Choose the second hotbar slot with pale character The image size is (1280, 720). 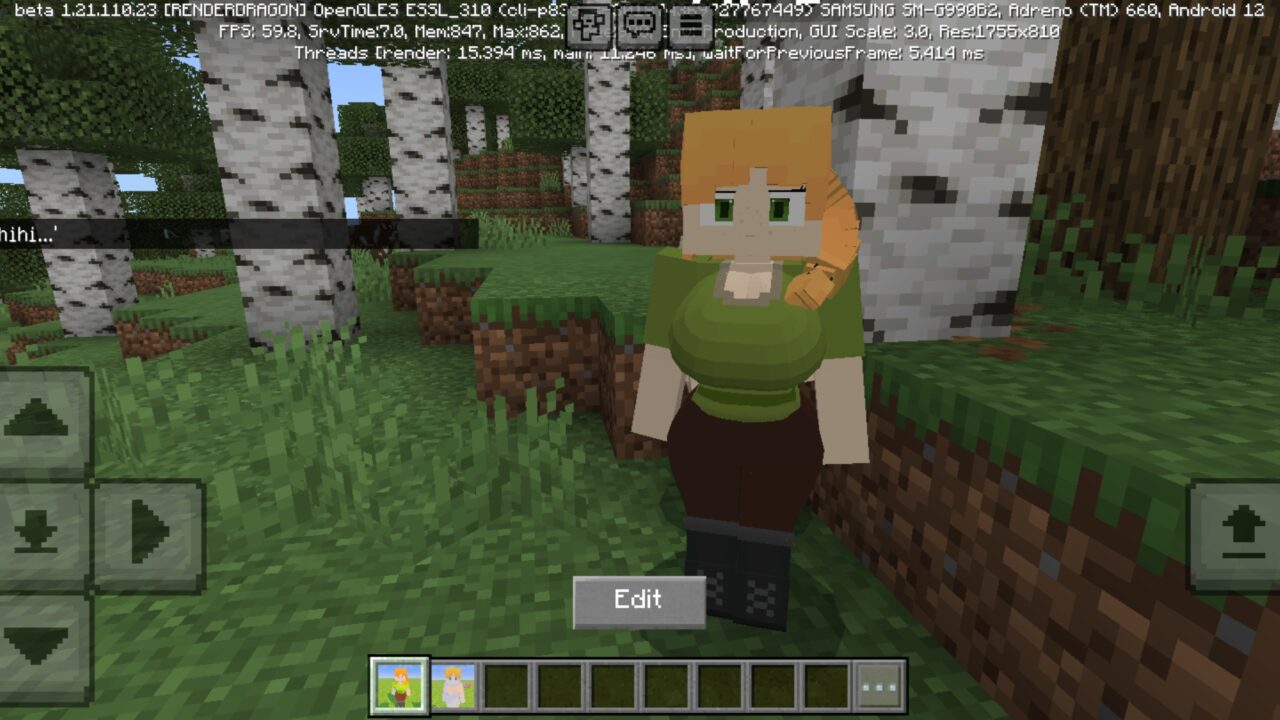(x=453, y=686)
